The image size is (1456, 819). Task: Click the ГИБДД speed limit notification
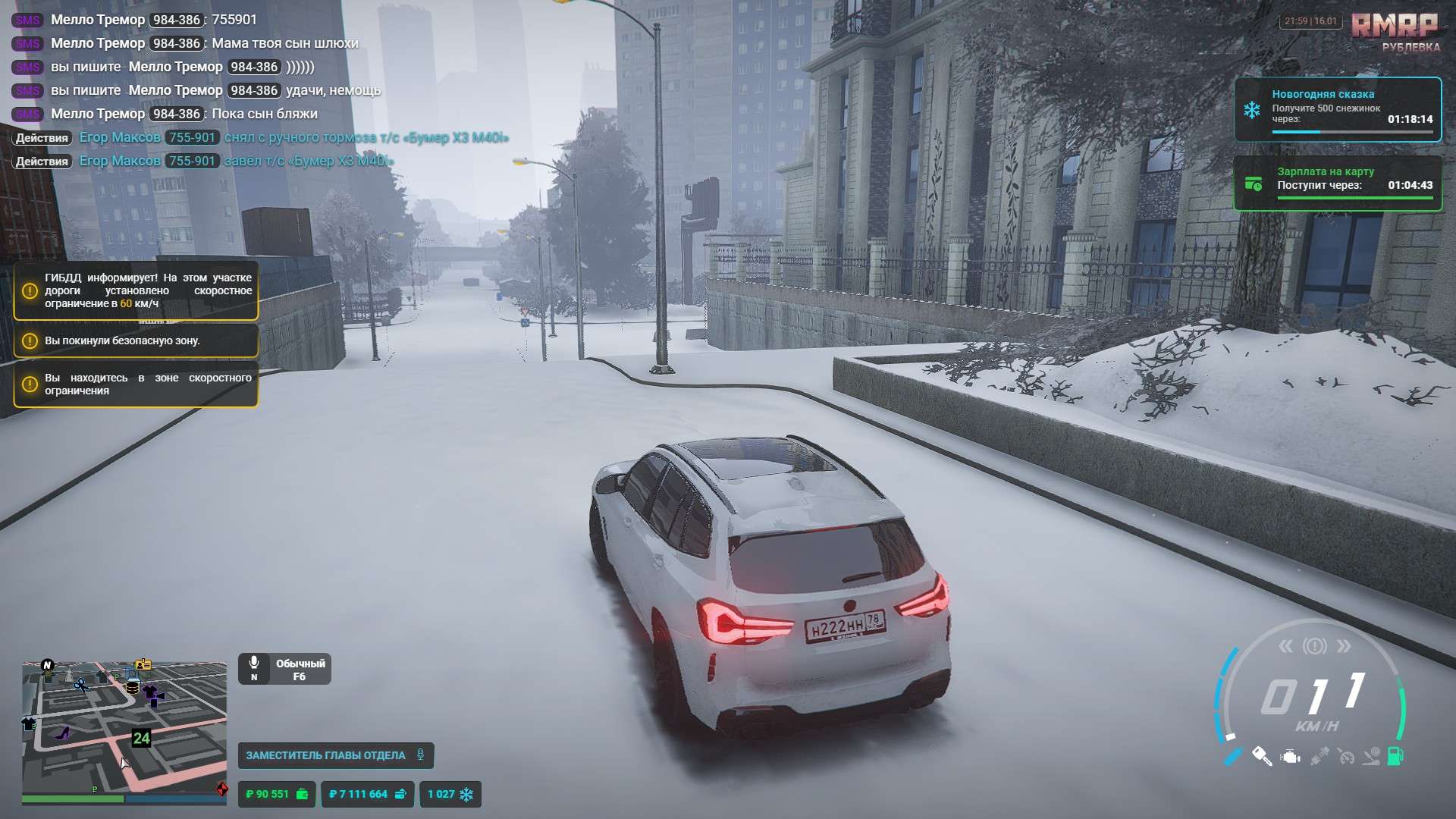(136, 290)
